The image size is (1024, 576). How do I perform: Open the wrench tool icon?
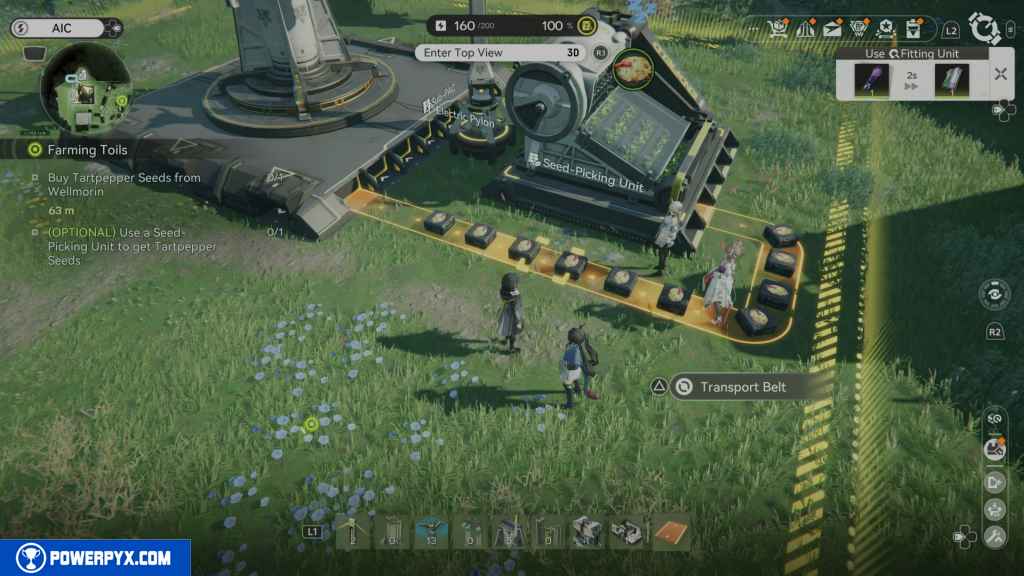click(x=994, y=537)
